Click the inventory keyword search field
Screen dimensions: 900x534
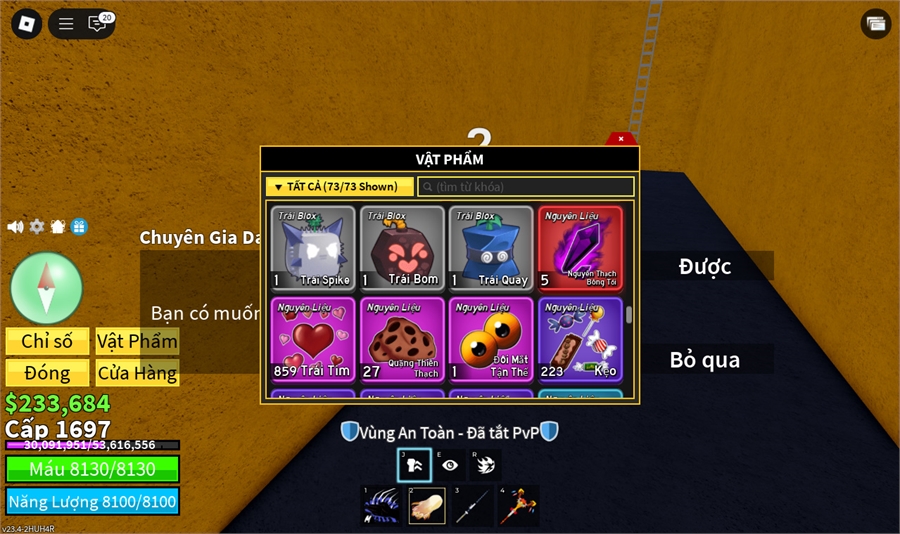[x=526, y=187]
